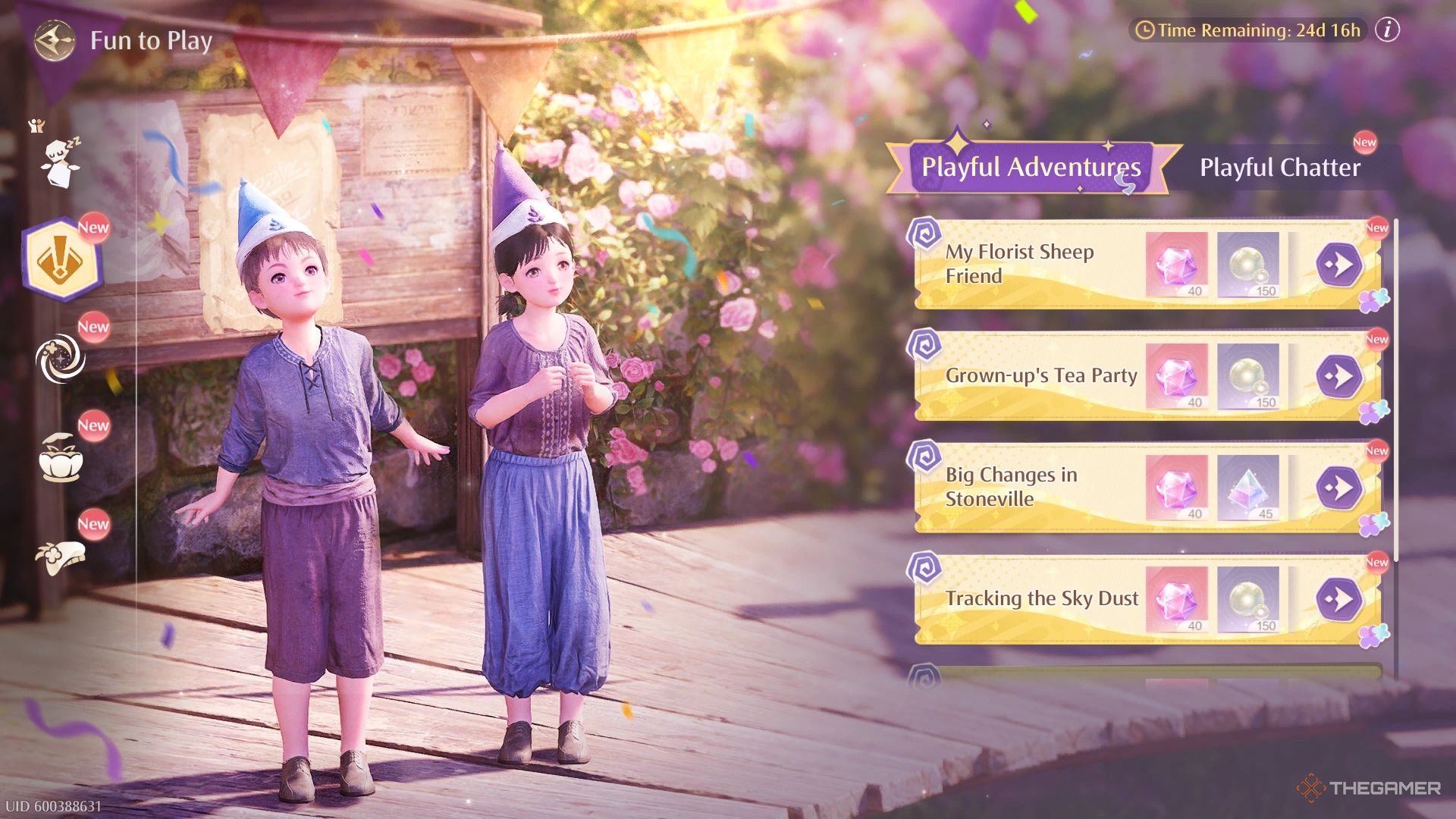View bubble reward for Tracking the Sky Dust
1456x819 pixels.
coord(1248,599)
